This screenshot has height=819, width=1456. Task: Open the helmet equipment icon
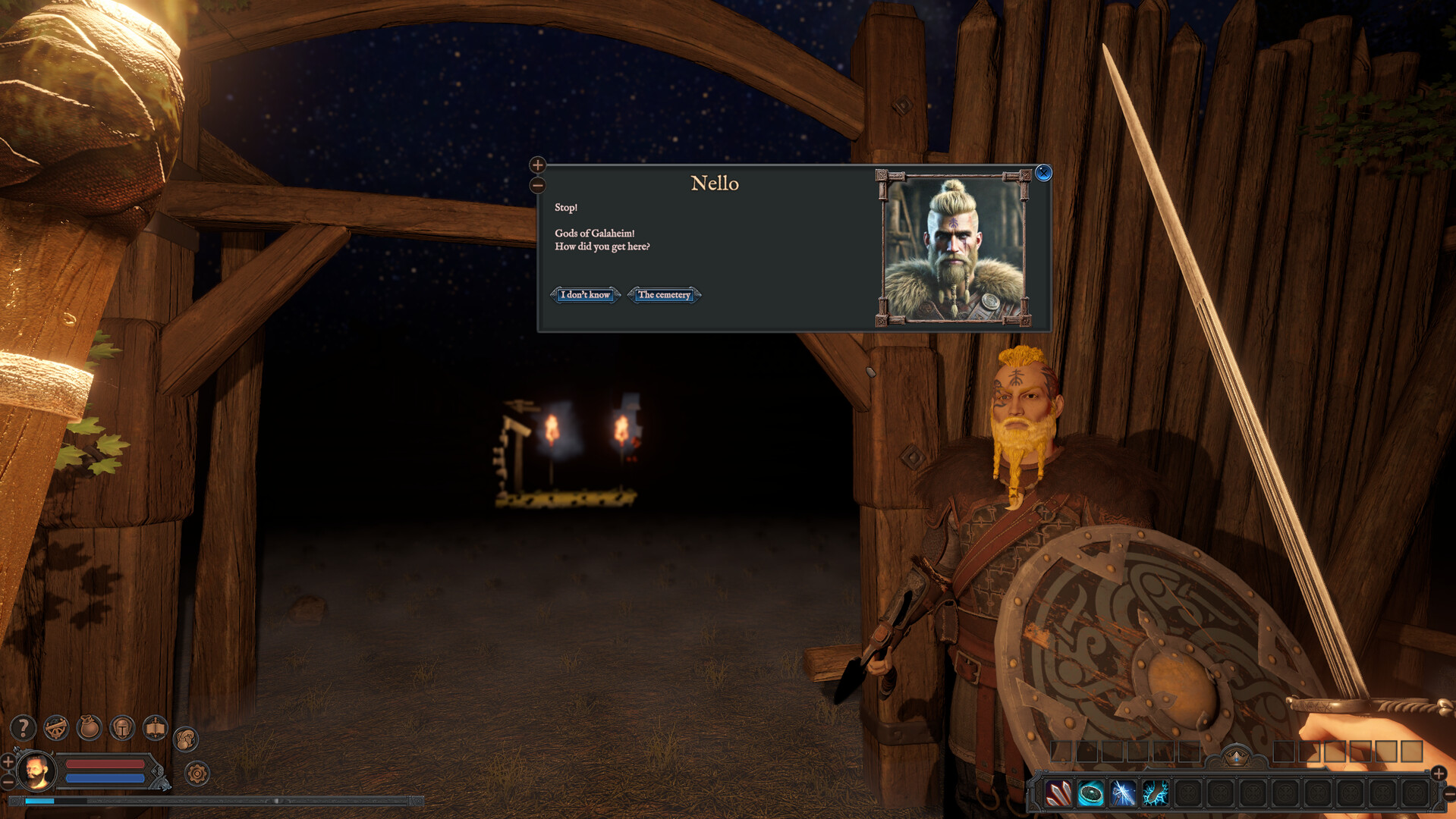tap(122, 728)
